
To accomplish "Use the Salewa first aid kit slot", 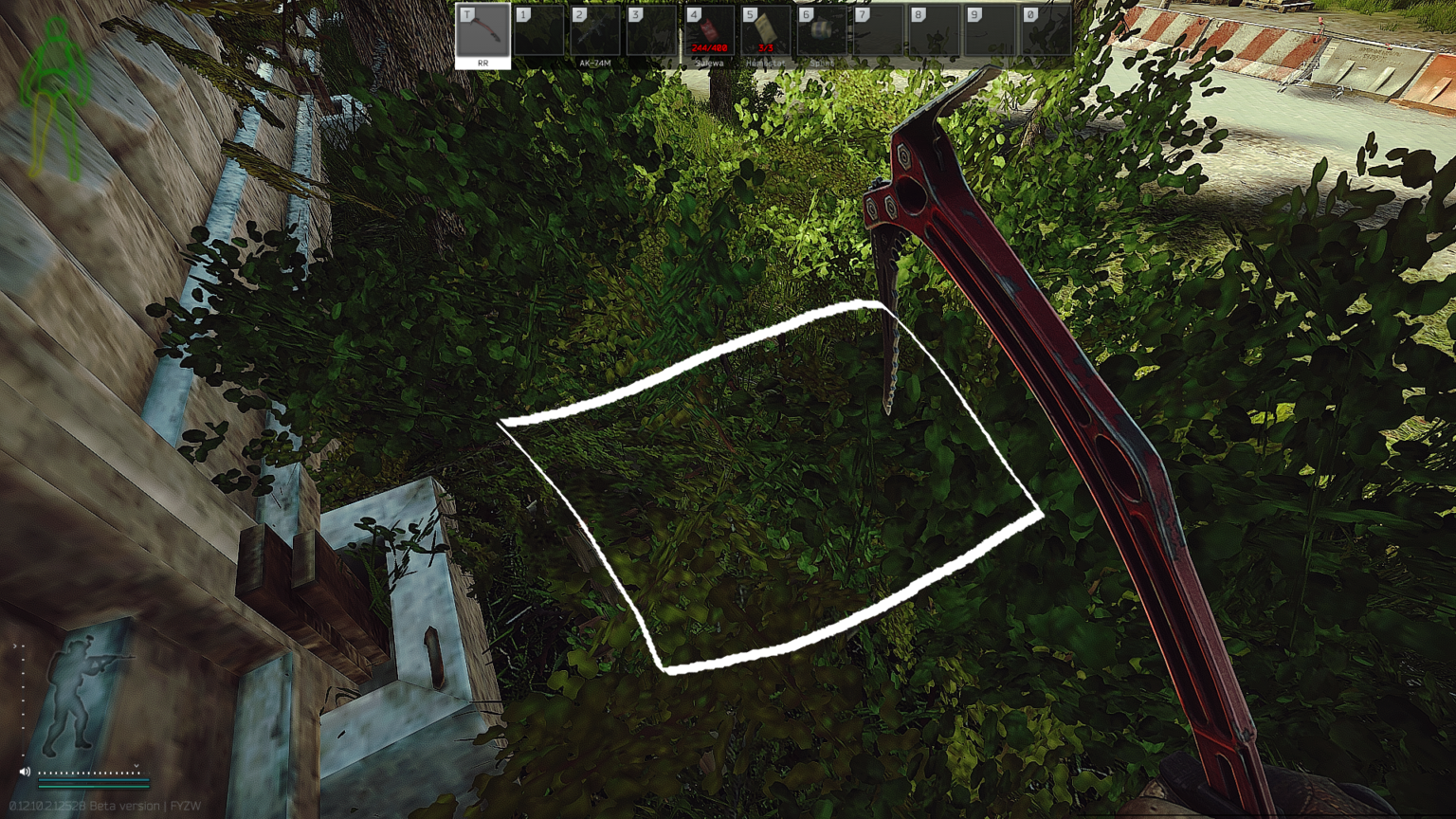I will click(x=709, y=34).
